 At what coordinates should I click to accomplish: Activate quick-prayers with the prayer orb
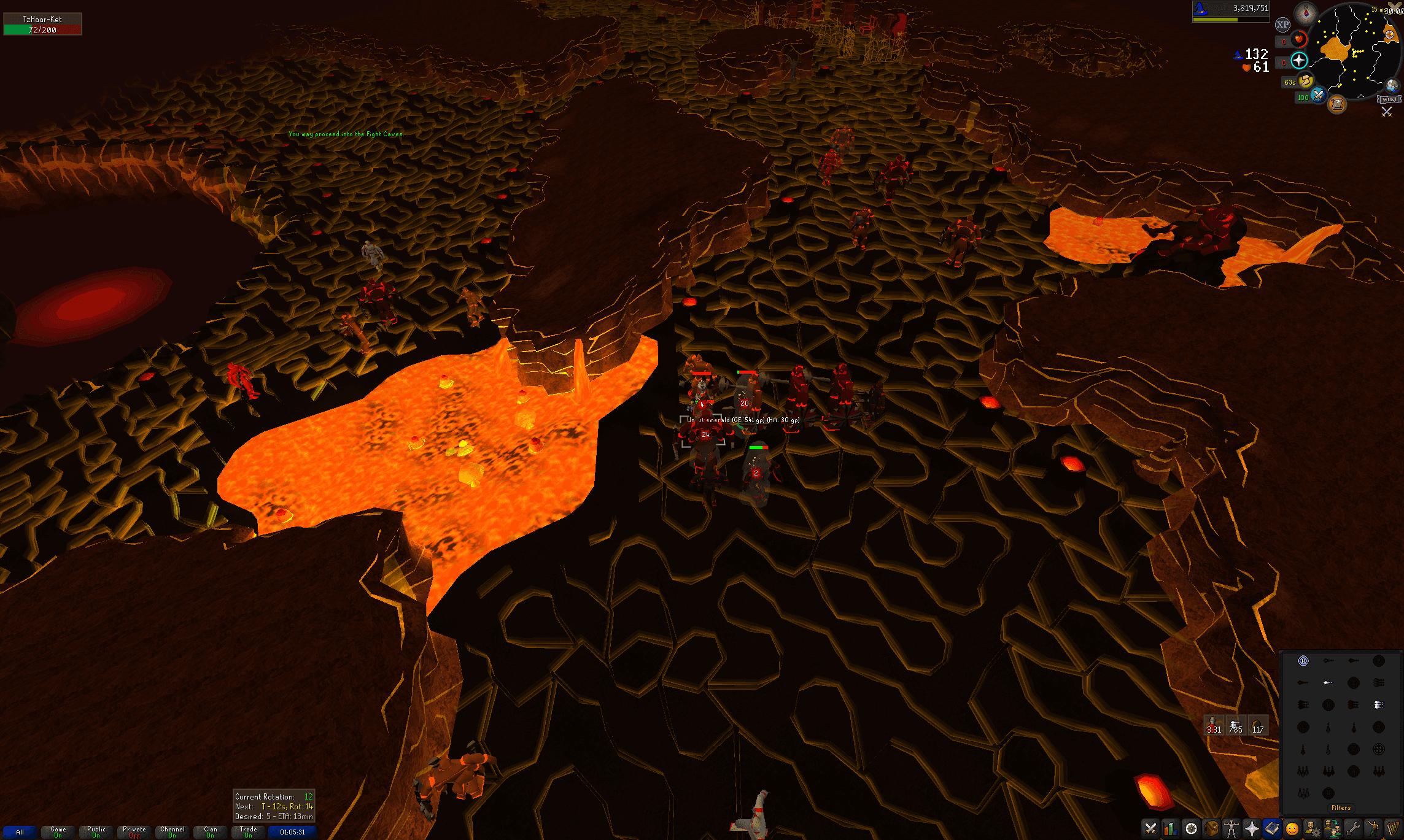pos(1299,60)
